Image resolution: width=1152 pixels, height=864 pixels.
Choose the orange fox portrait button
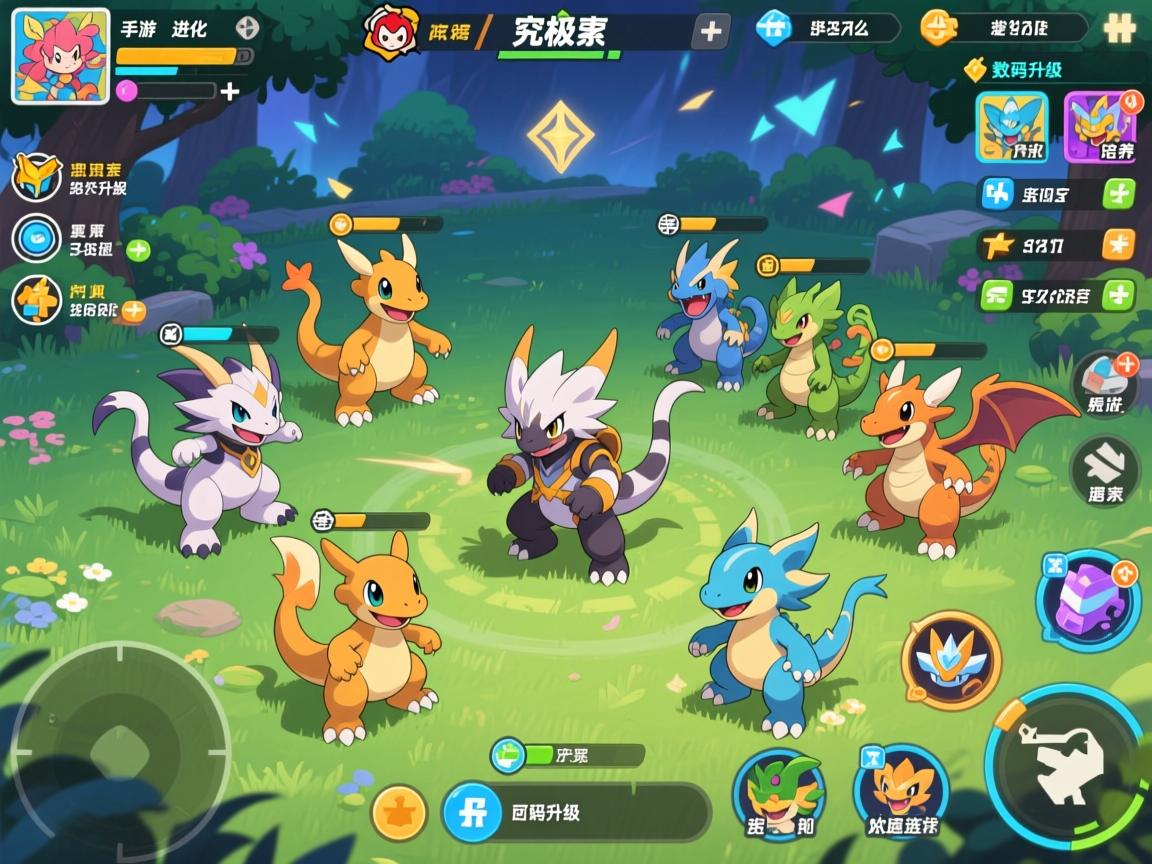[x=900, y=791]
